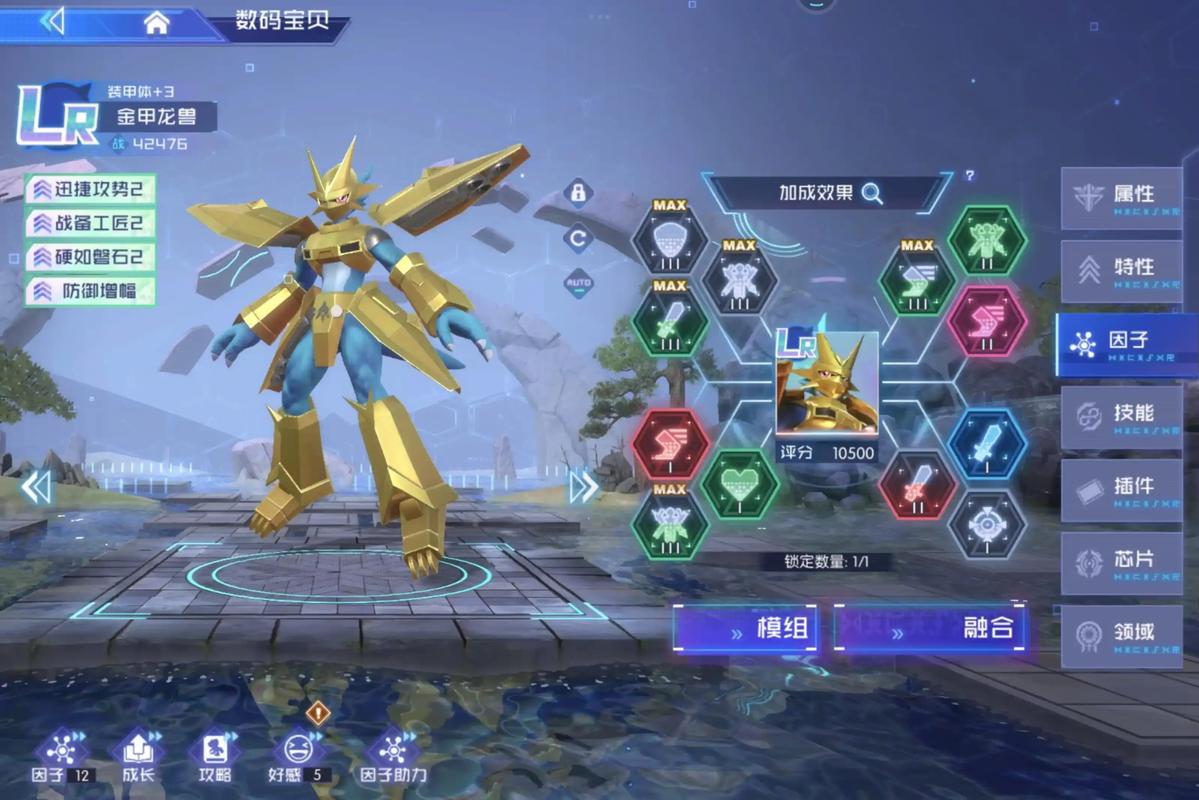
Task: Toggle the AUTO button
Action: click(578, 283)
